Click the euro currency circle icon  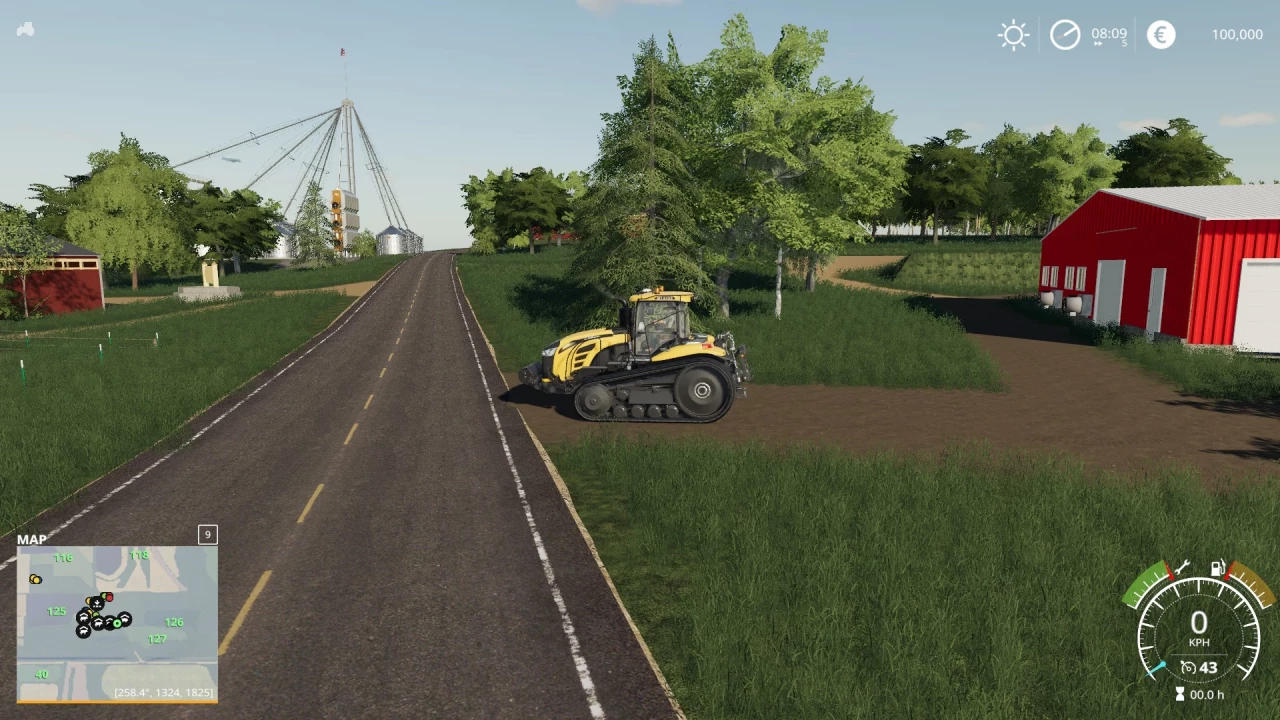pos(1160,34)
